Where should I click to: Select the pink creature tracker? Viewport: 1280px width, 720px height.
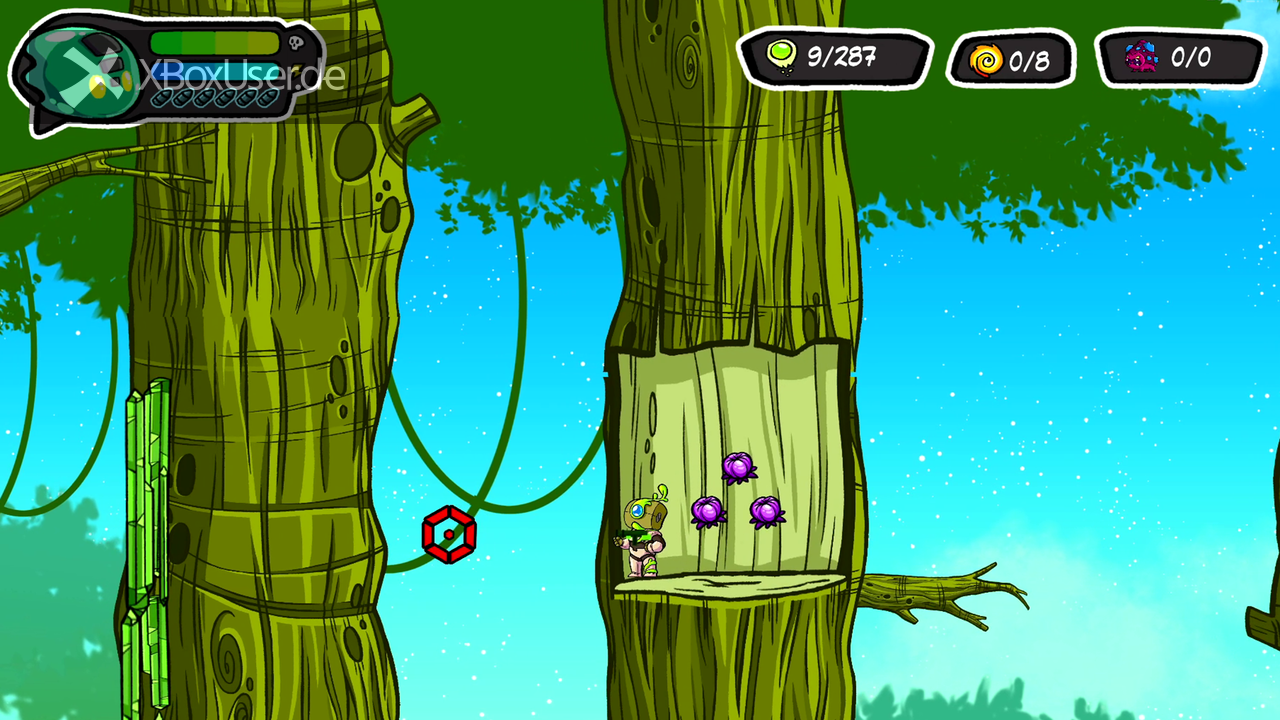tap(1180, 58)
